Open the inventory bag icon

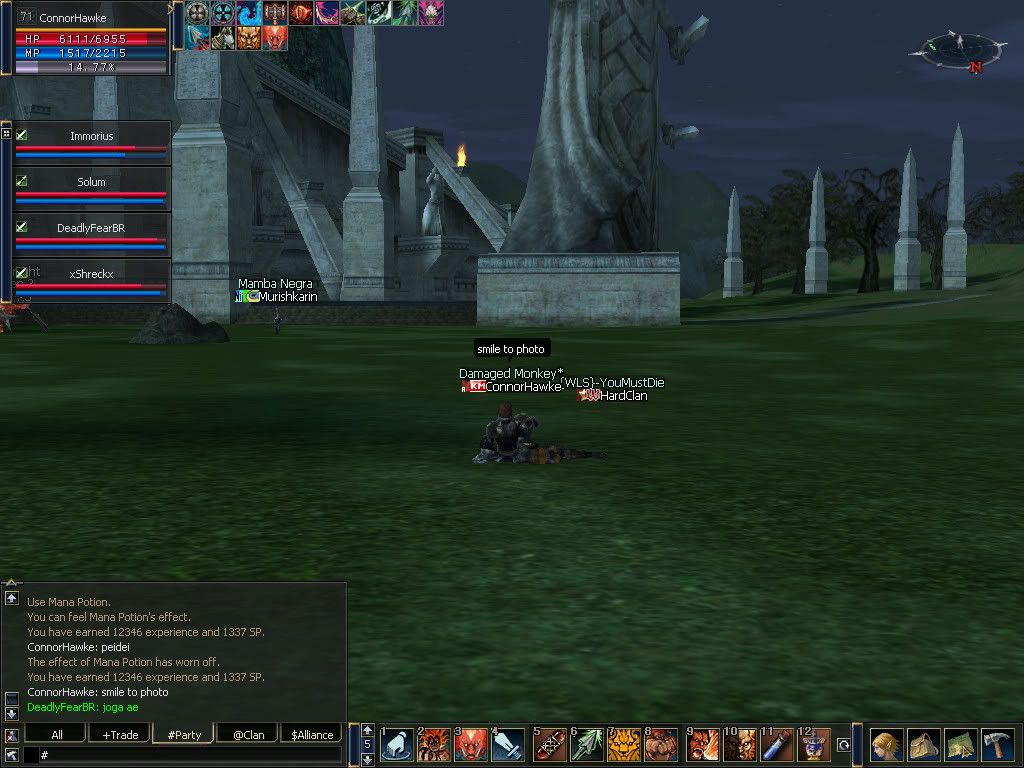[x=923, y=746]
